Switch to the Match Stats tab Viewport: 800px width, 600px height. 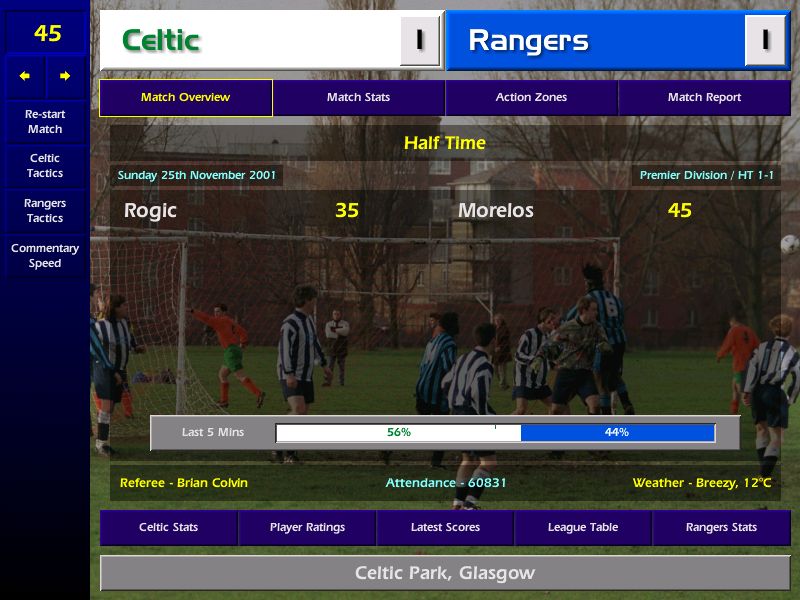pos(358,98)
